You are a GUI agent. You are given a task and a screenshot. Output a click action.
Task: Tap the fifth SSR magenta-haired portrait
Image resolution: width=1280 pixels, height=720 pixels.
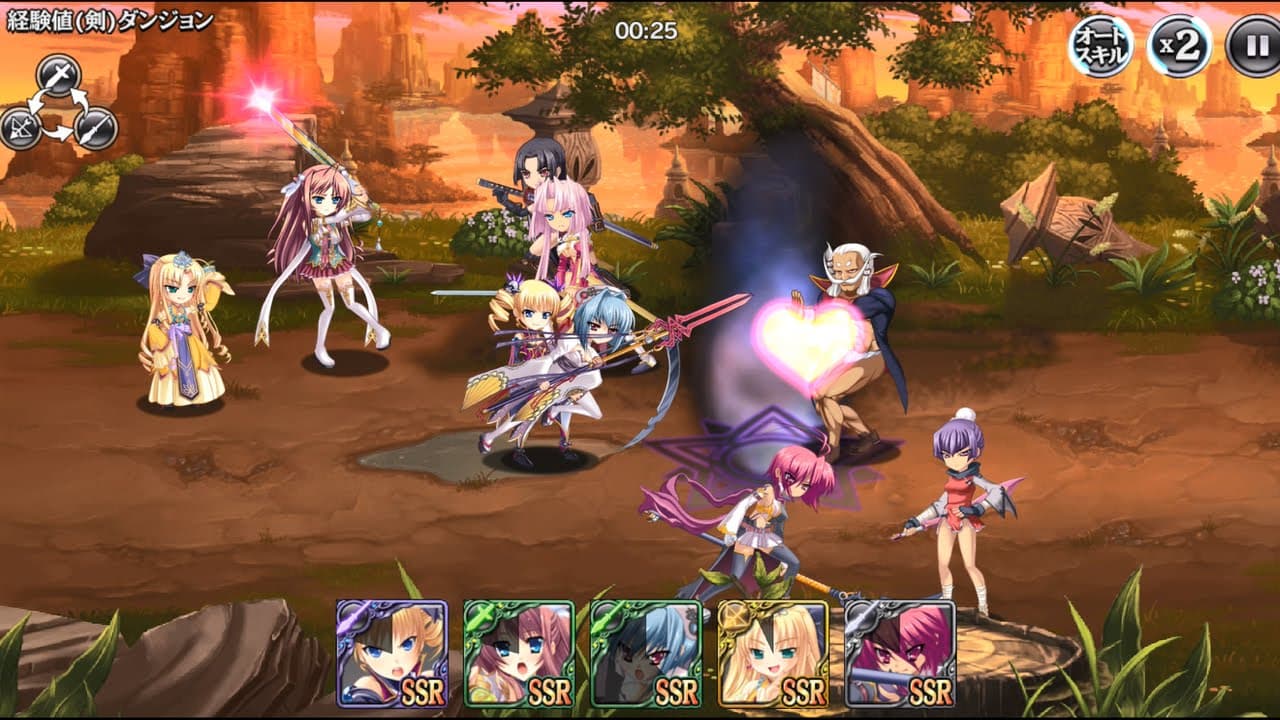pos(899,655)
